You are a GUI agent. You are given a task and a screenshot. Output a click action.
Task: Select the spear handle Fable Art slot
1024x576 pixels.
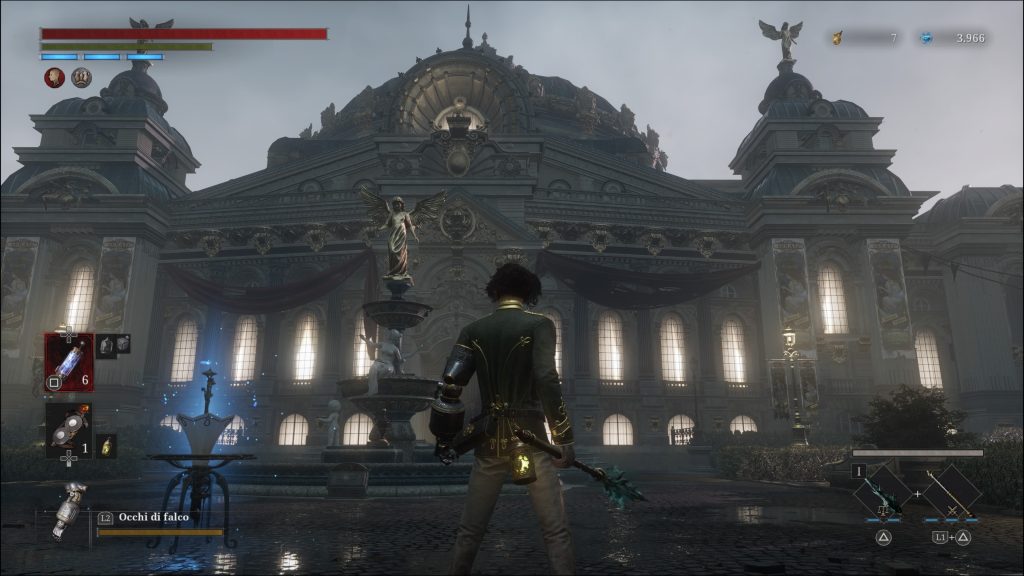point(951,492)
